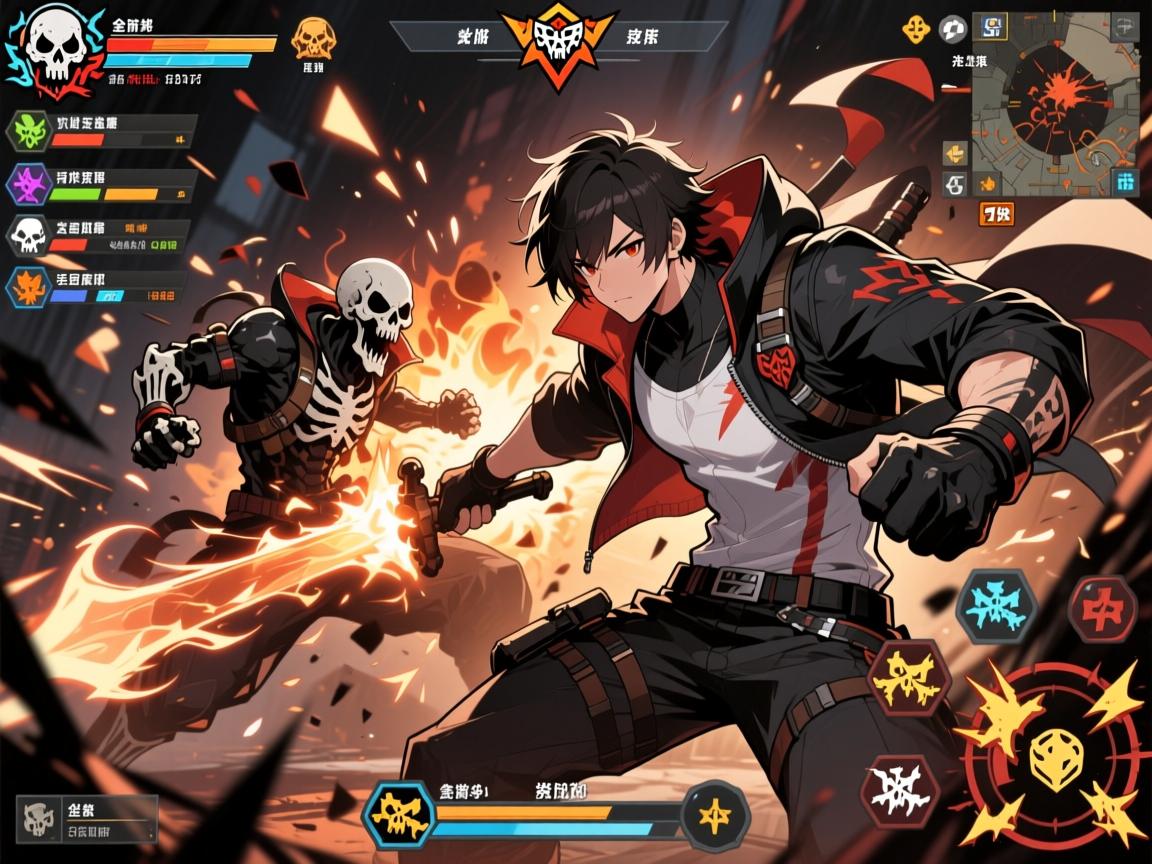1152x864 pixels.
Task: Select the orange flame party member
Action: tap(26, 287)
